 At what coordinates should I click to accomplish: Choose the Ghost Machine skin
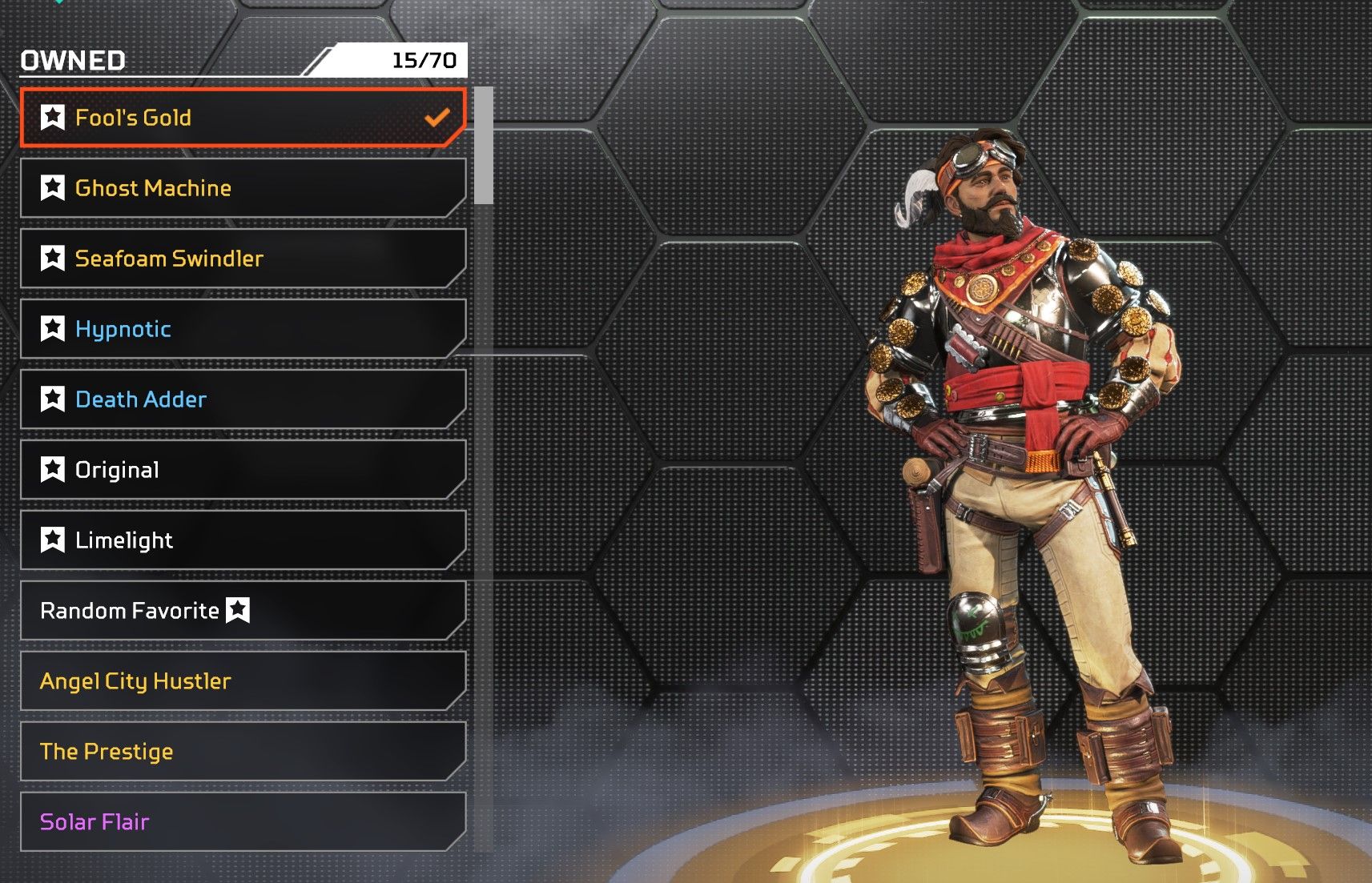pos(240,188)
